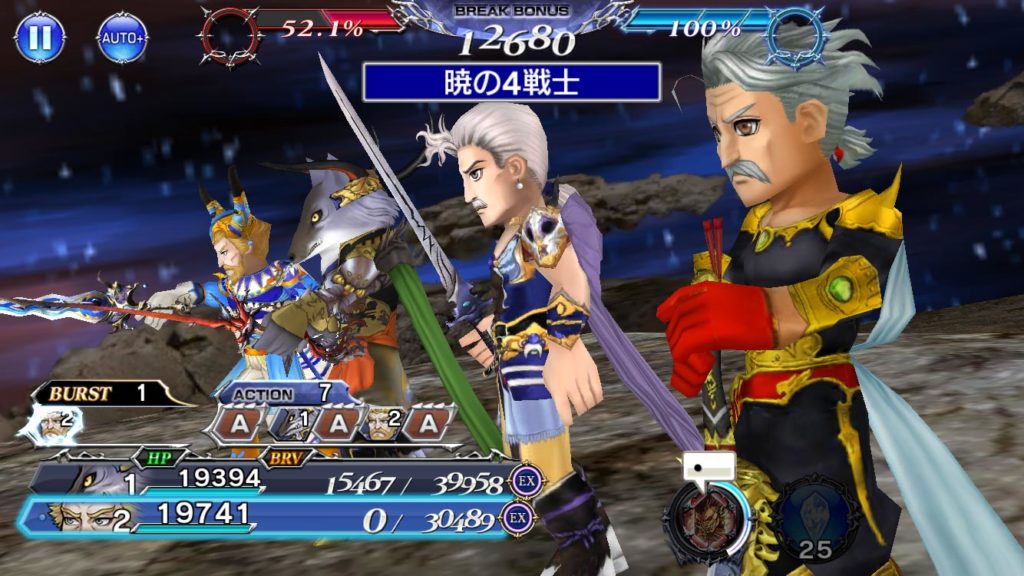
Task: Select party member 1 row
Action: click(x=270, y=482)
